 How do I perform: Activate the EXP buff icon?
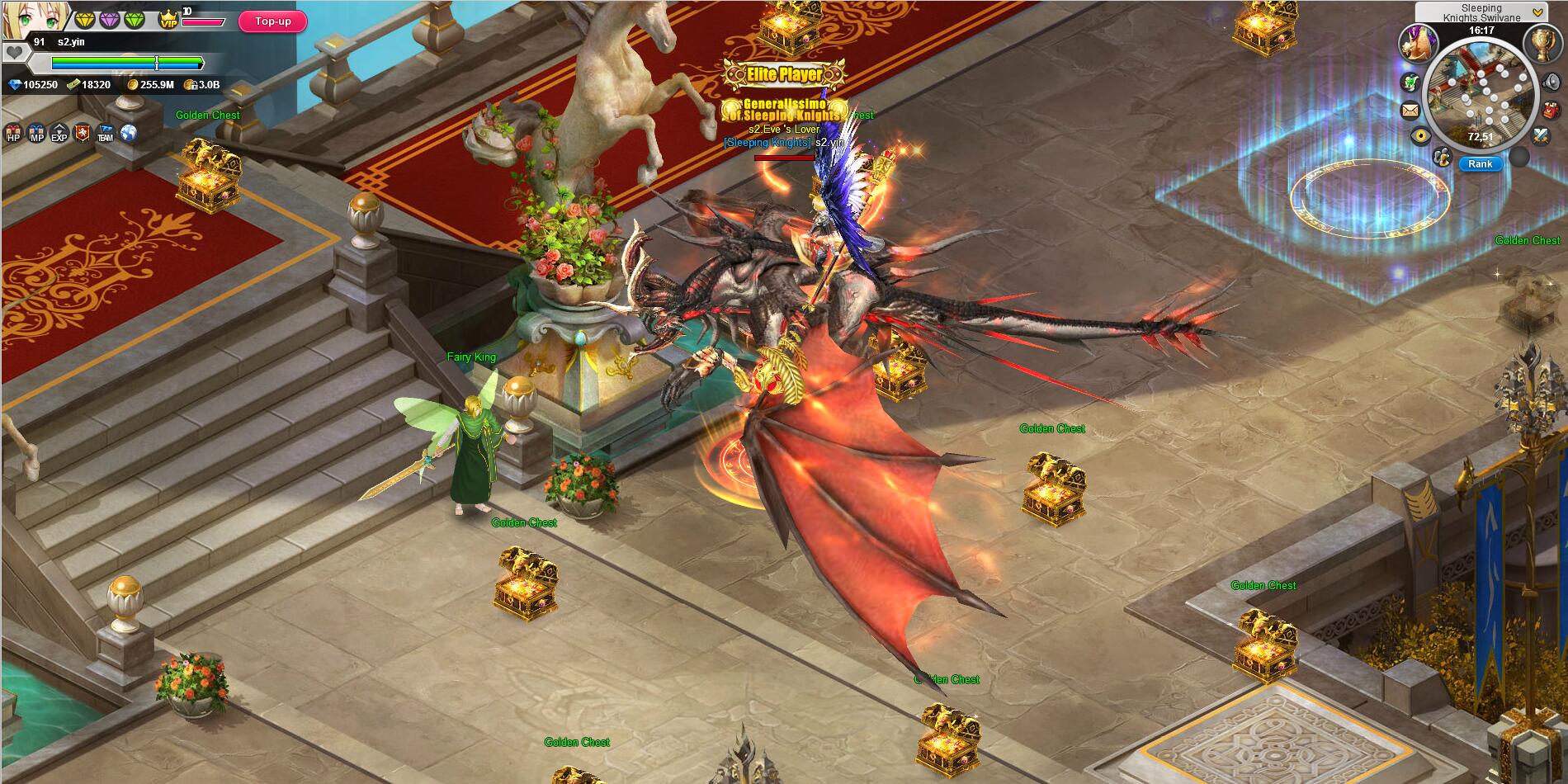point(59,134)
